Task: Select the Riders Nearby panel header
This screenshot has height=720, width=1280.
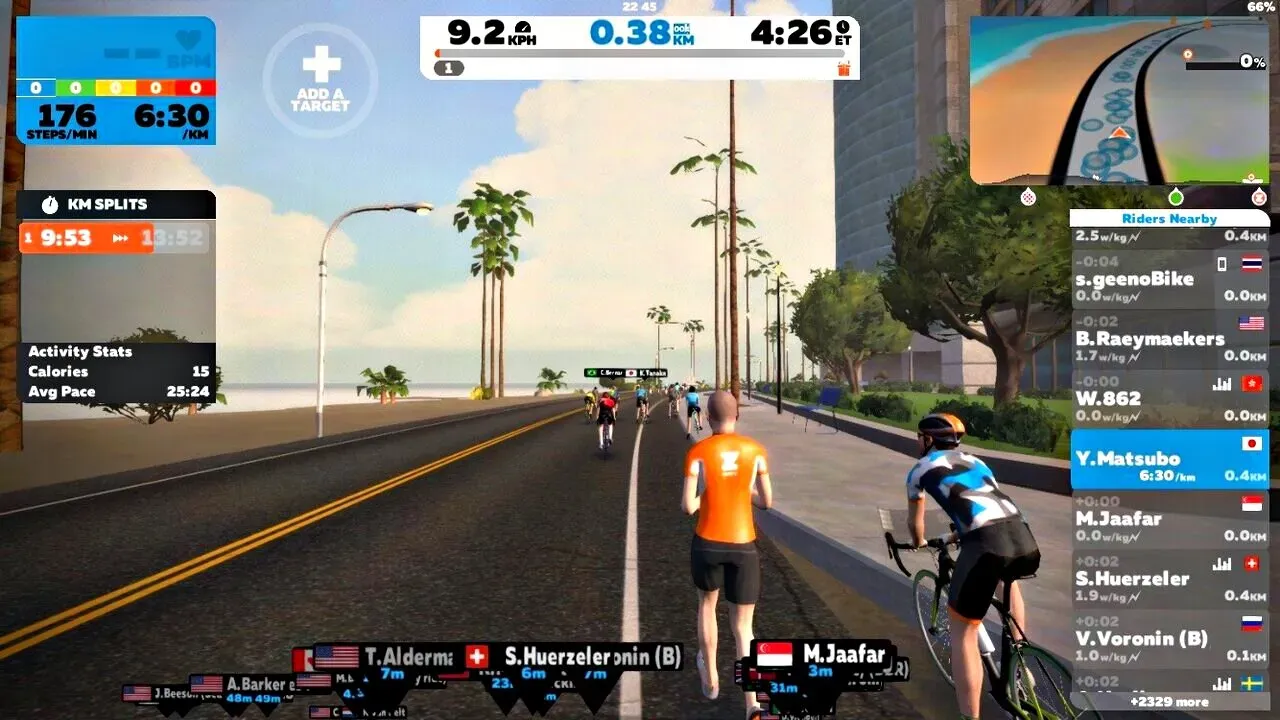Action: click(x=1169, y=218)
